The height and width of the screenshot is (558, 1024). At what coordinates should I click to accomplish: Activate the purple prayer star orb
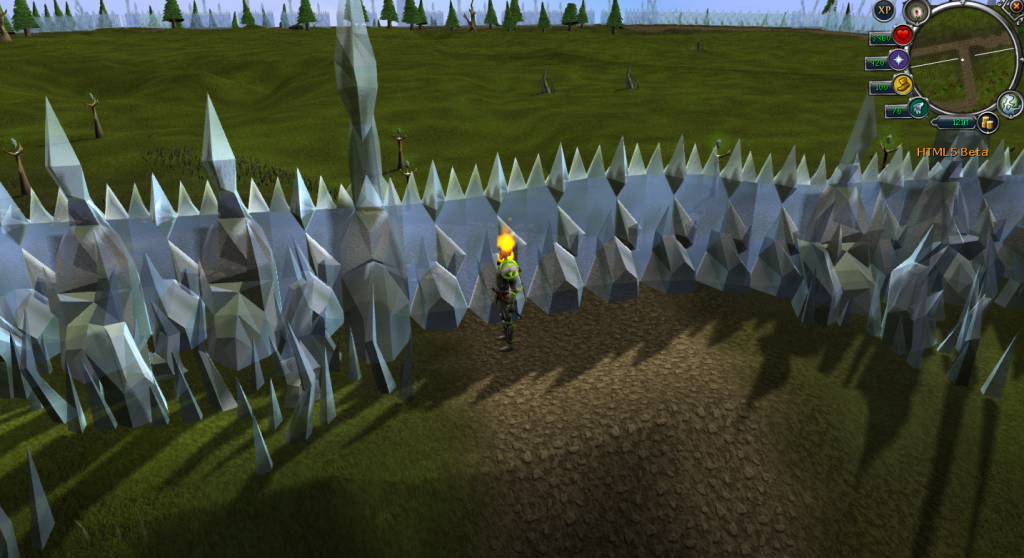[899, 60]
